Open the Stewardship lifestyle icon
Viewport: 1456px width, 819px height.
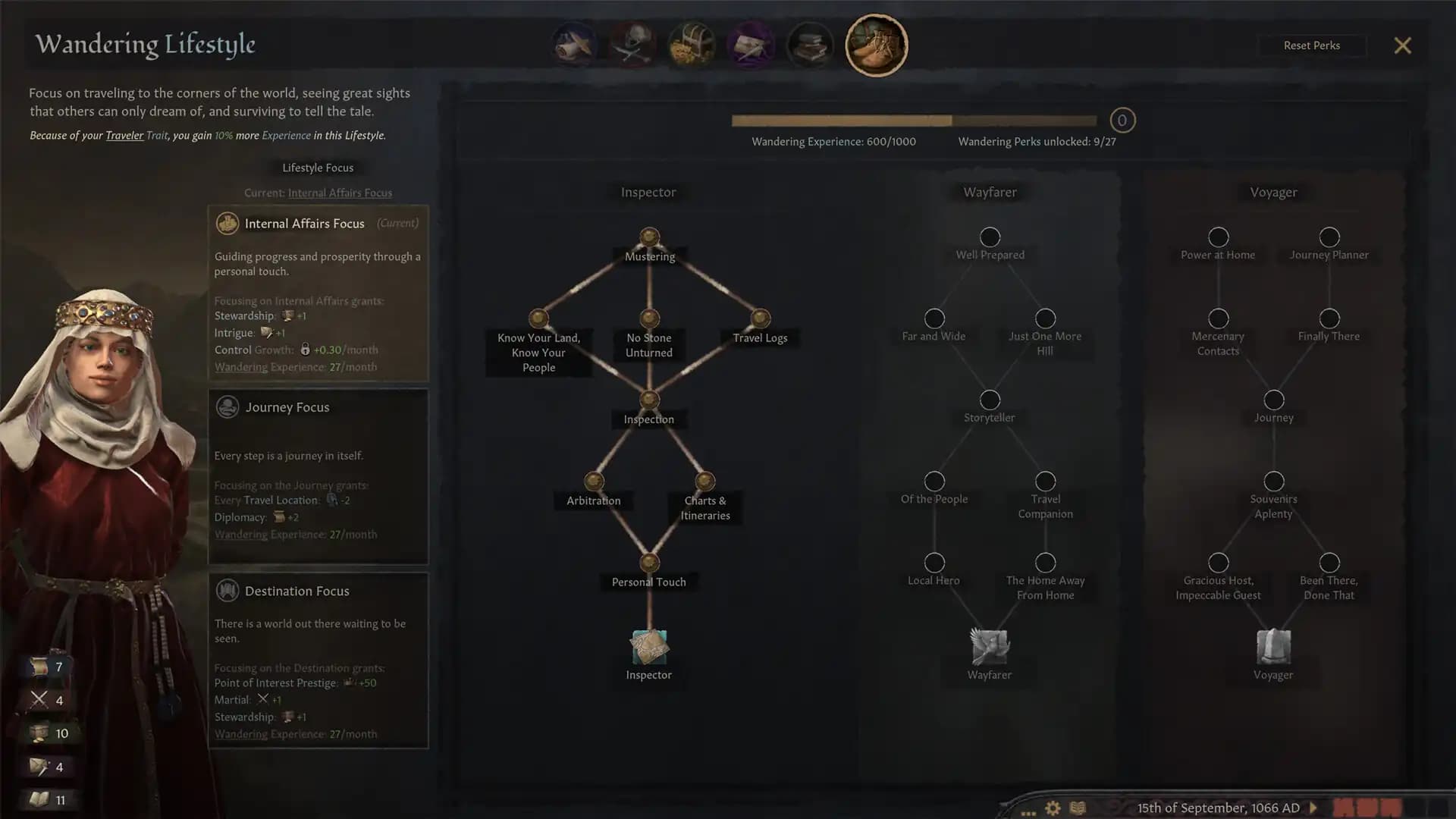692,45
